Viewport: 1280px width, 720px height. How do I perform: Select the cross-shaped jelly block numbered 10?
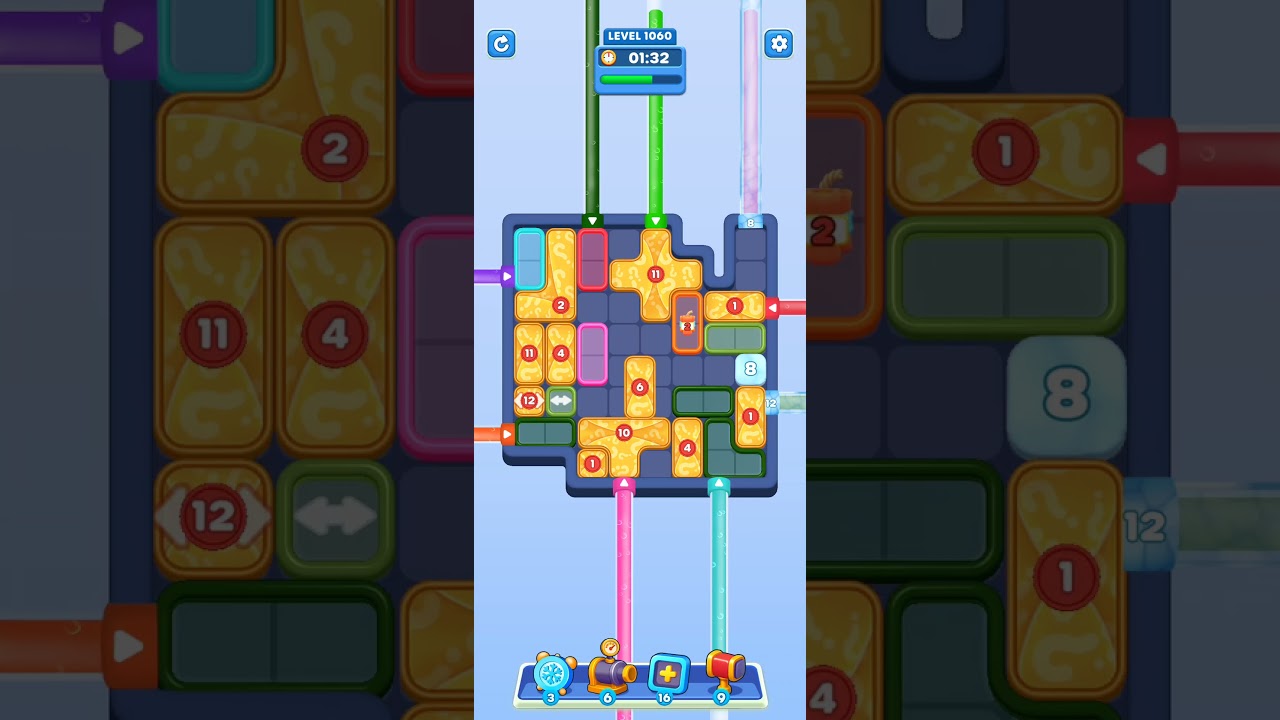pos(622,432)
